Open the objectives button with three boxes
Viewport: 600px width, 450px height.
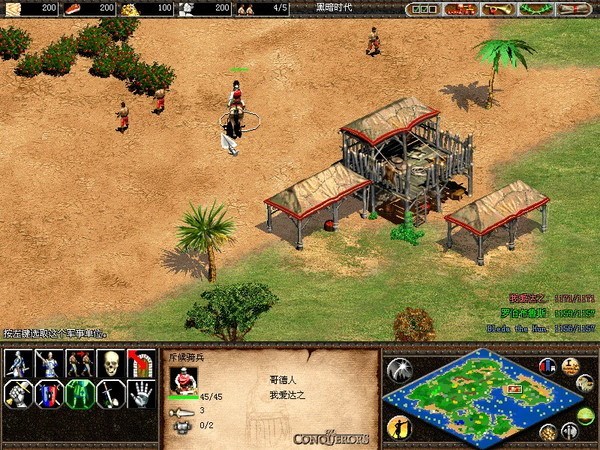pos(424,9)
